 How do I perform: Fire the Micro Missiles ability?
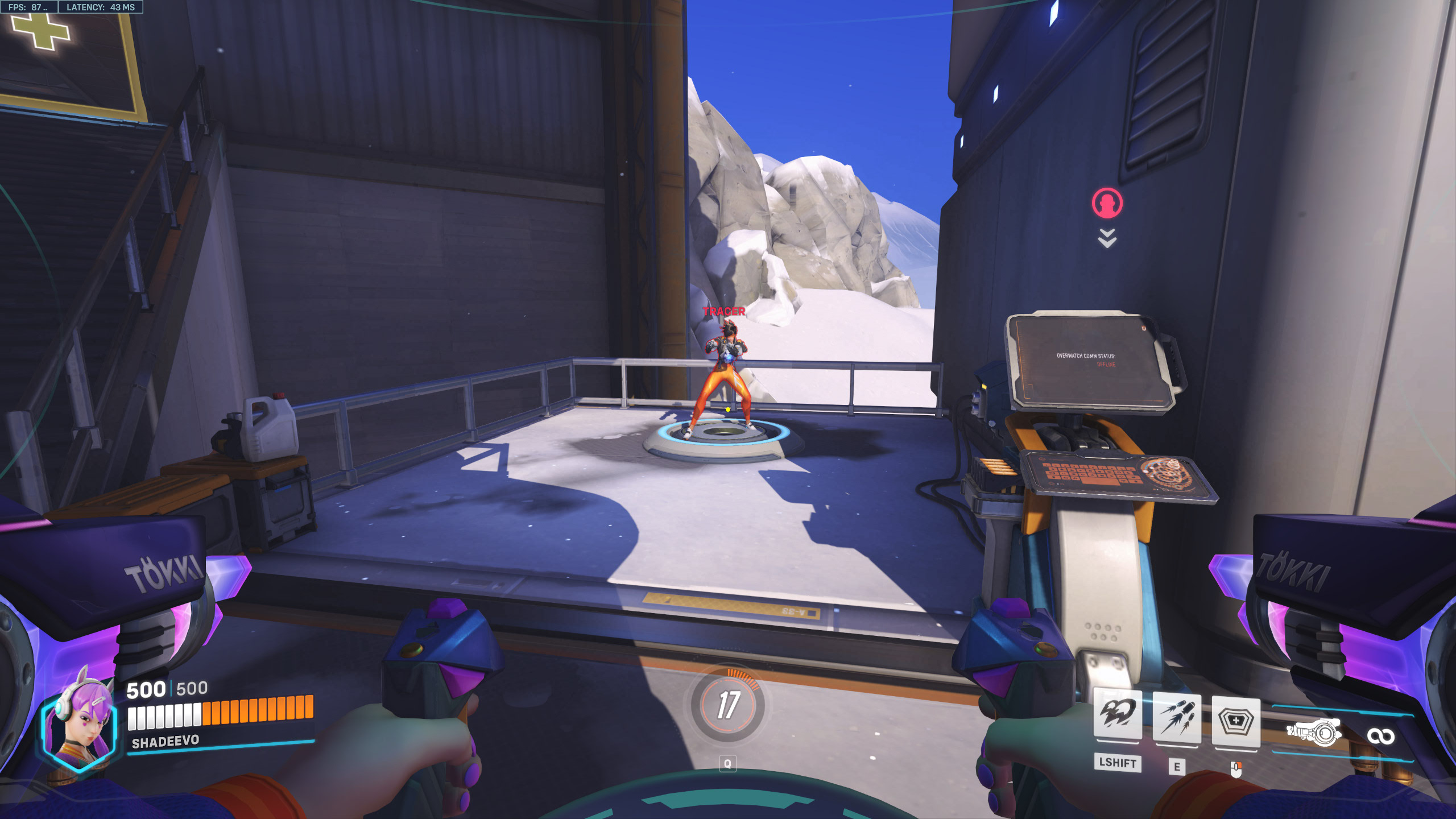1176,717
